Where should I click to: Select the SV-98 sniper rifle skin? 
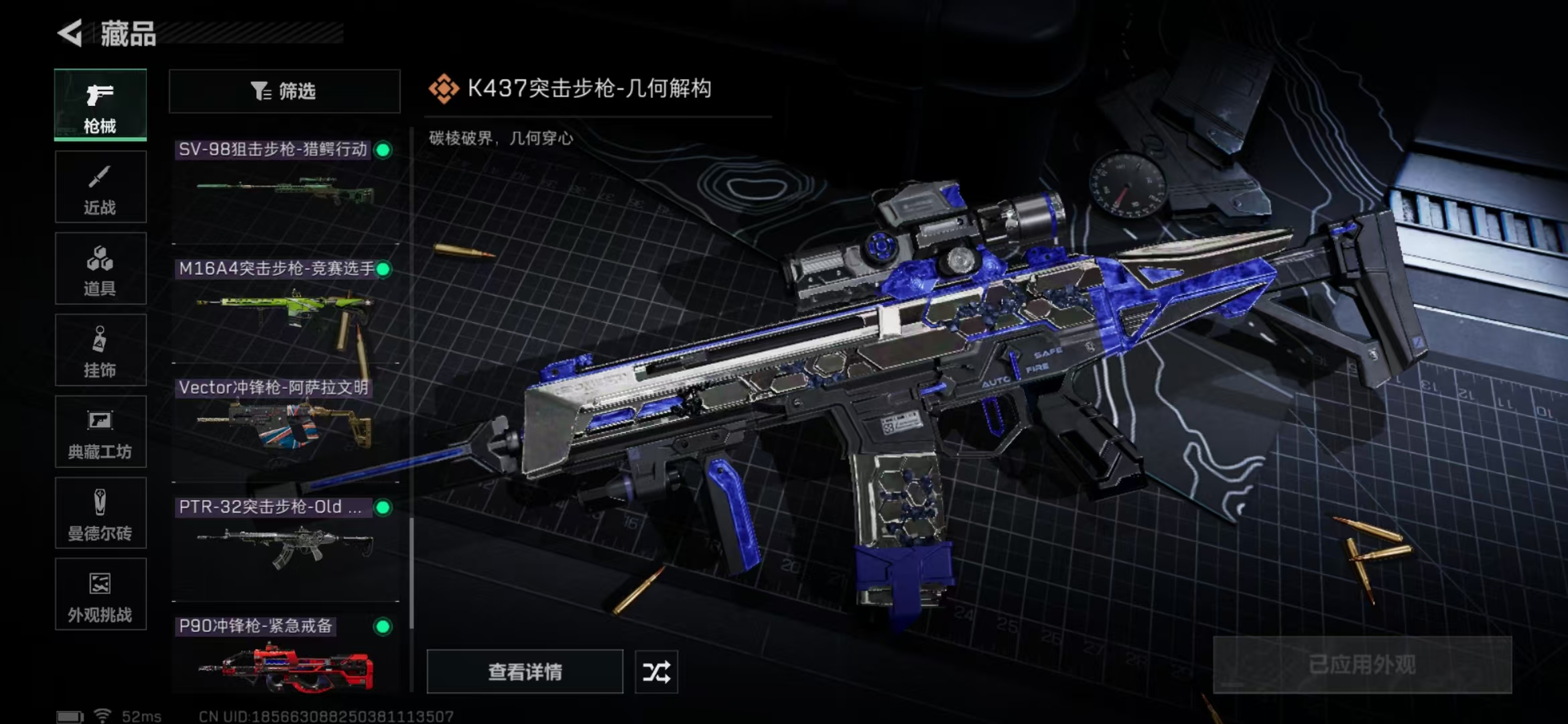(x=285, y=186)
